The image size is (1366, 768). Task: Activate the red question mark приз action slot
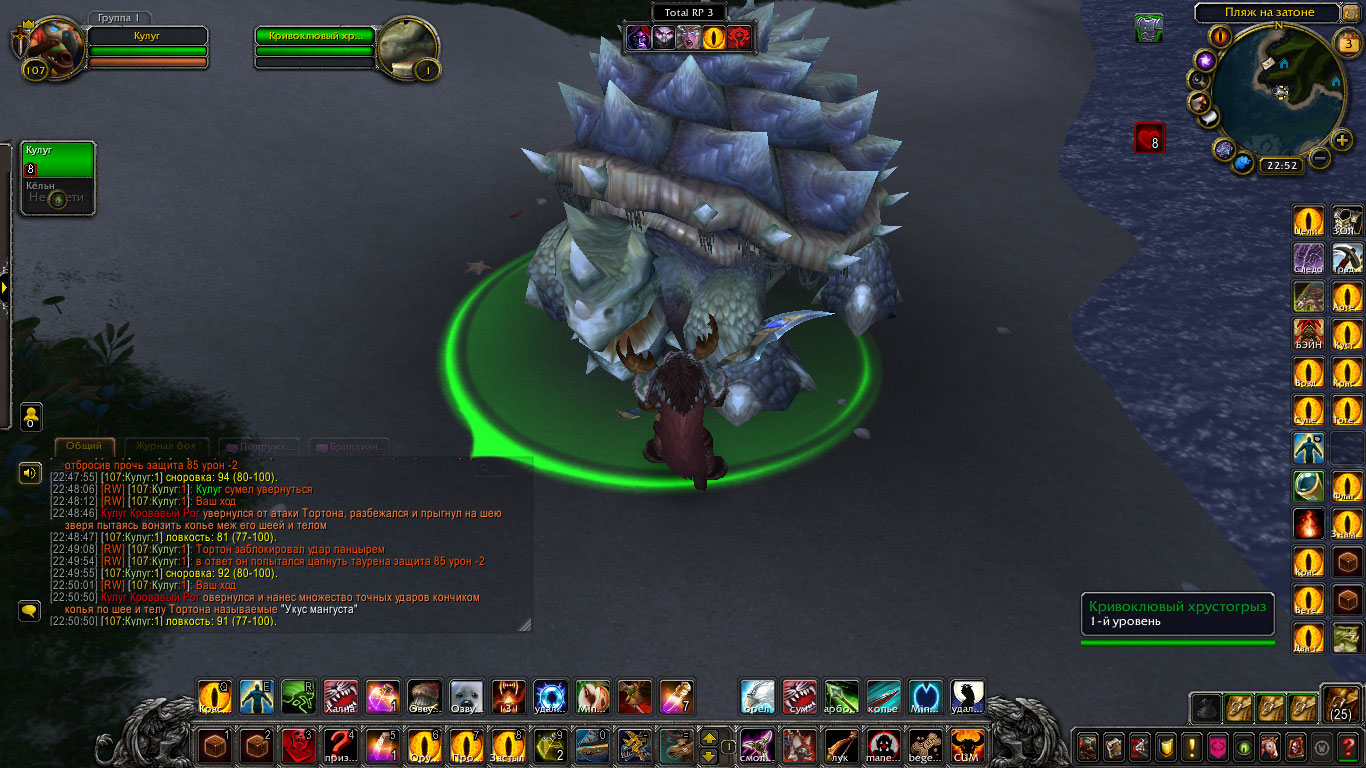click(x=341, y=745)
